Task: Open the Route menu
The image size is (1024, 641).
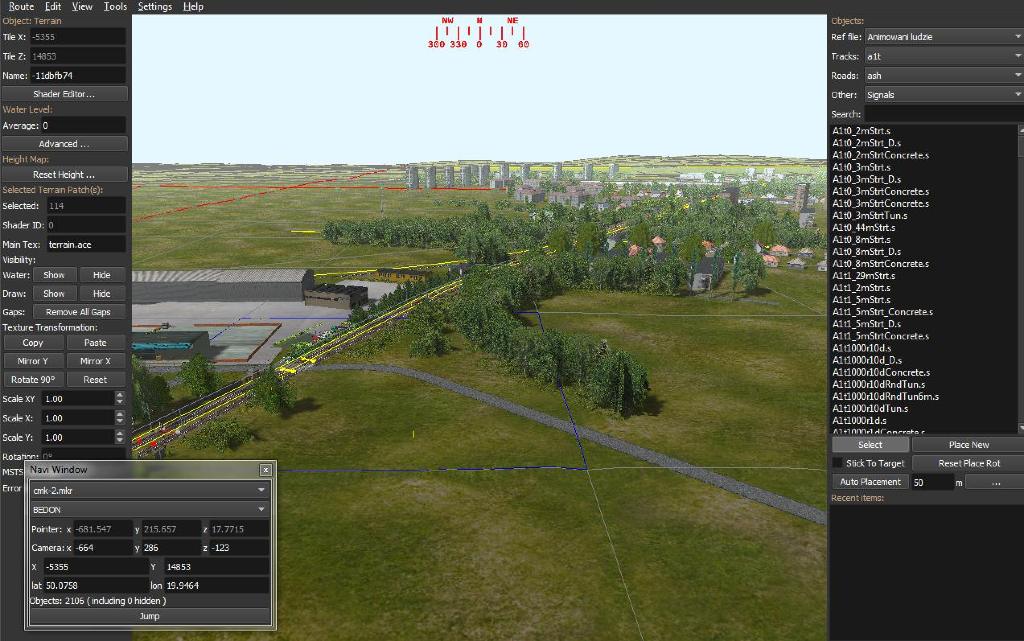Action: click(21, 6)
